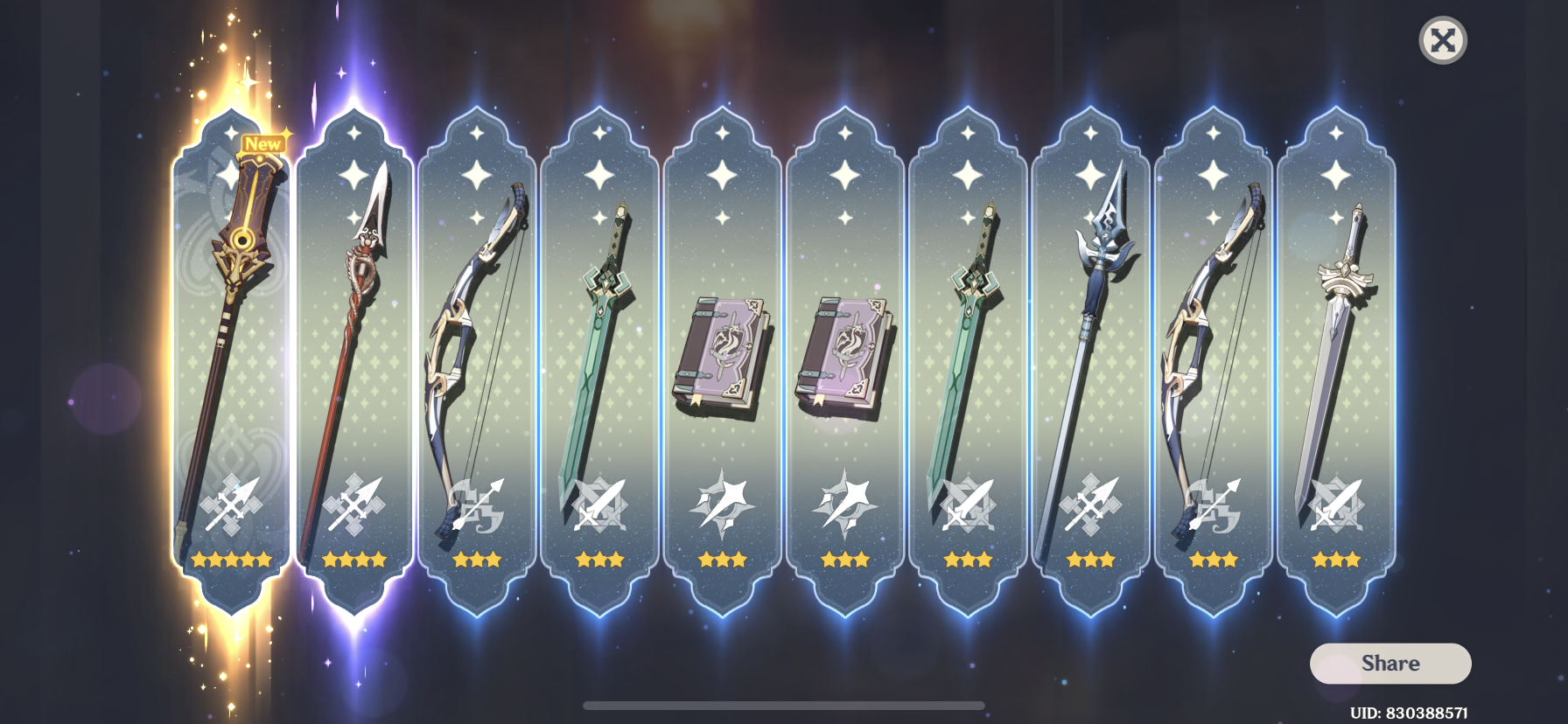Click the four-star rating under the red spear

tap(354, 560)
